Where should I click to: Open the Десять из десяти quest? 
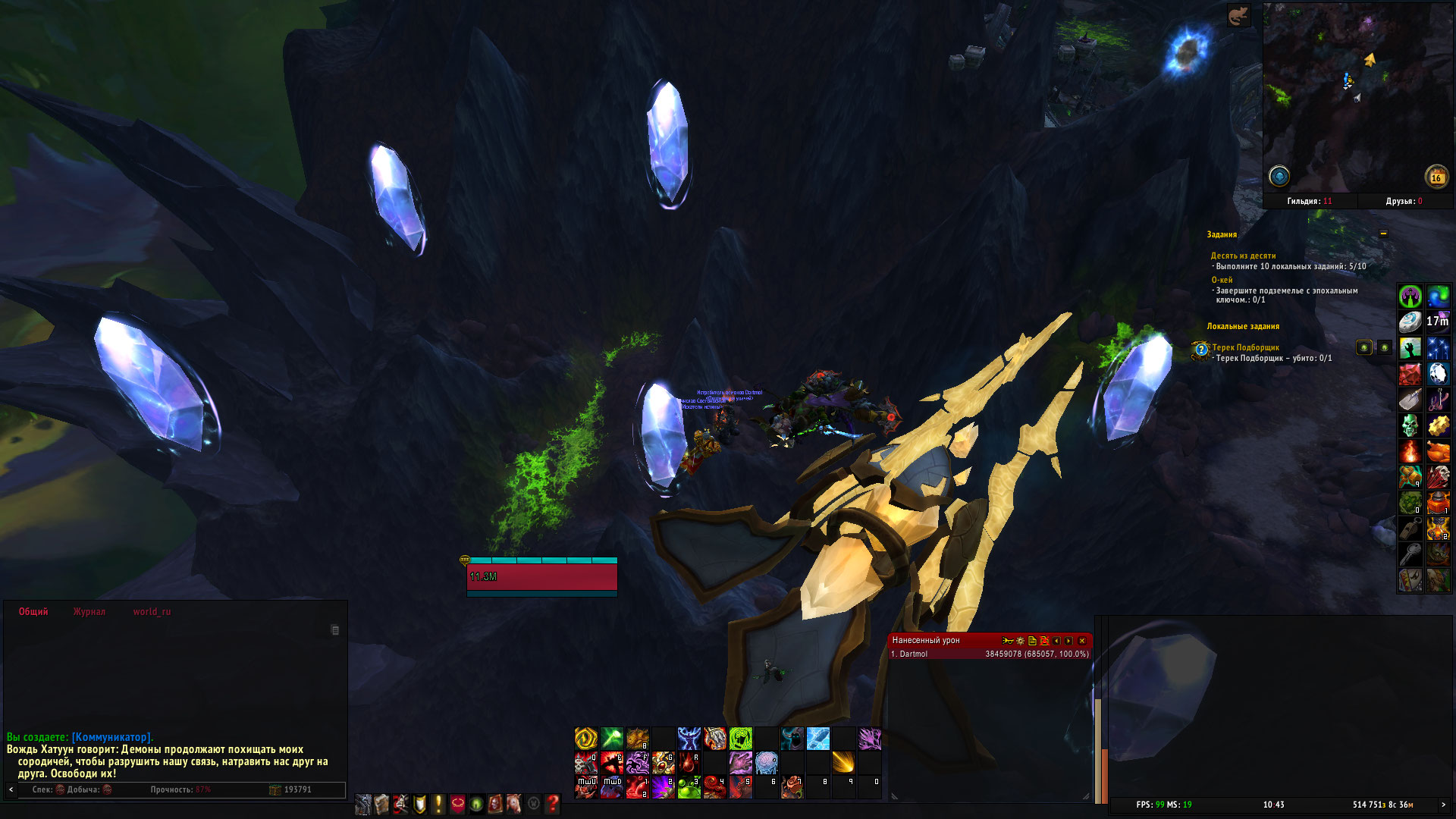pos(1243,256)
